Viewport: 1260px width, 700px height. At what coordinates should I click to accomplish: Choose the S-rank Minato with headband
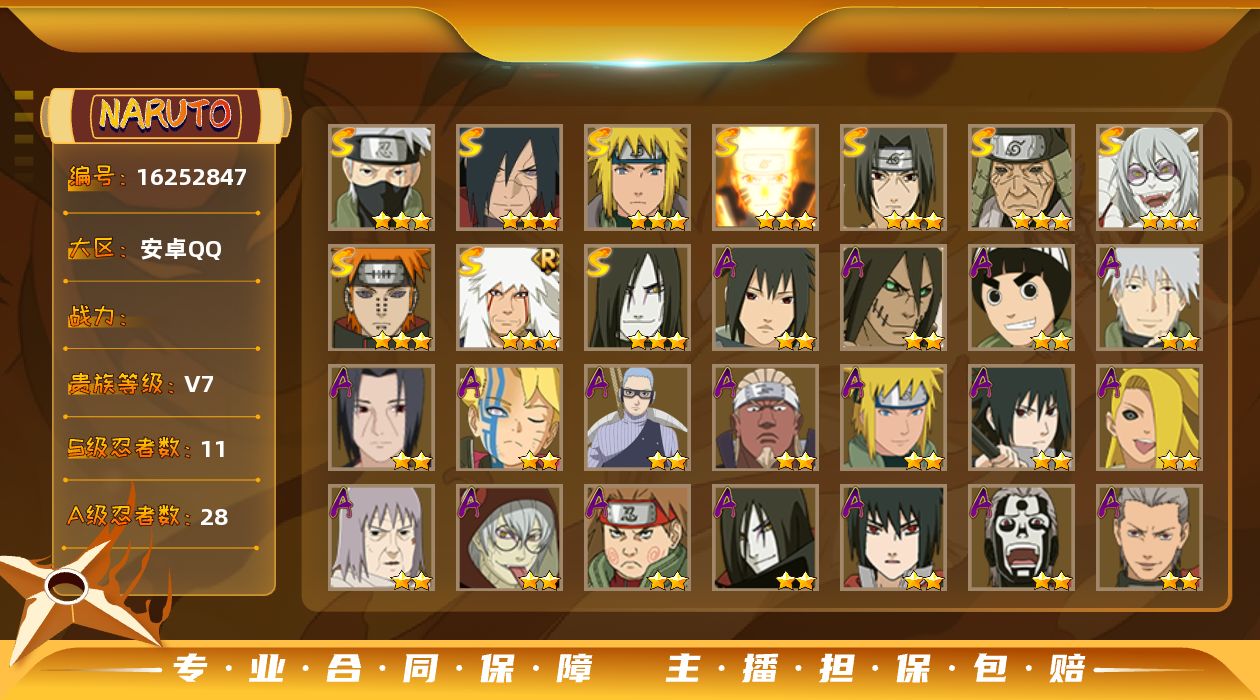(x=638, y=178)
